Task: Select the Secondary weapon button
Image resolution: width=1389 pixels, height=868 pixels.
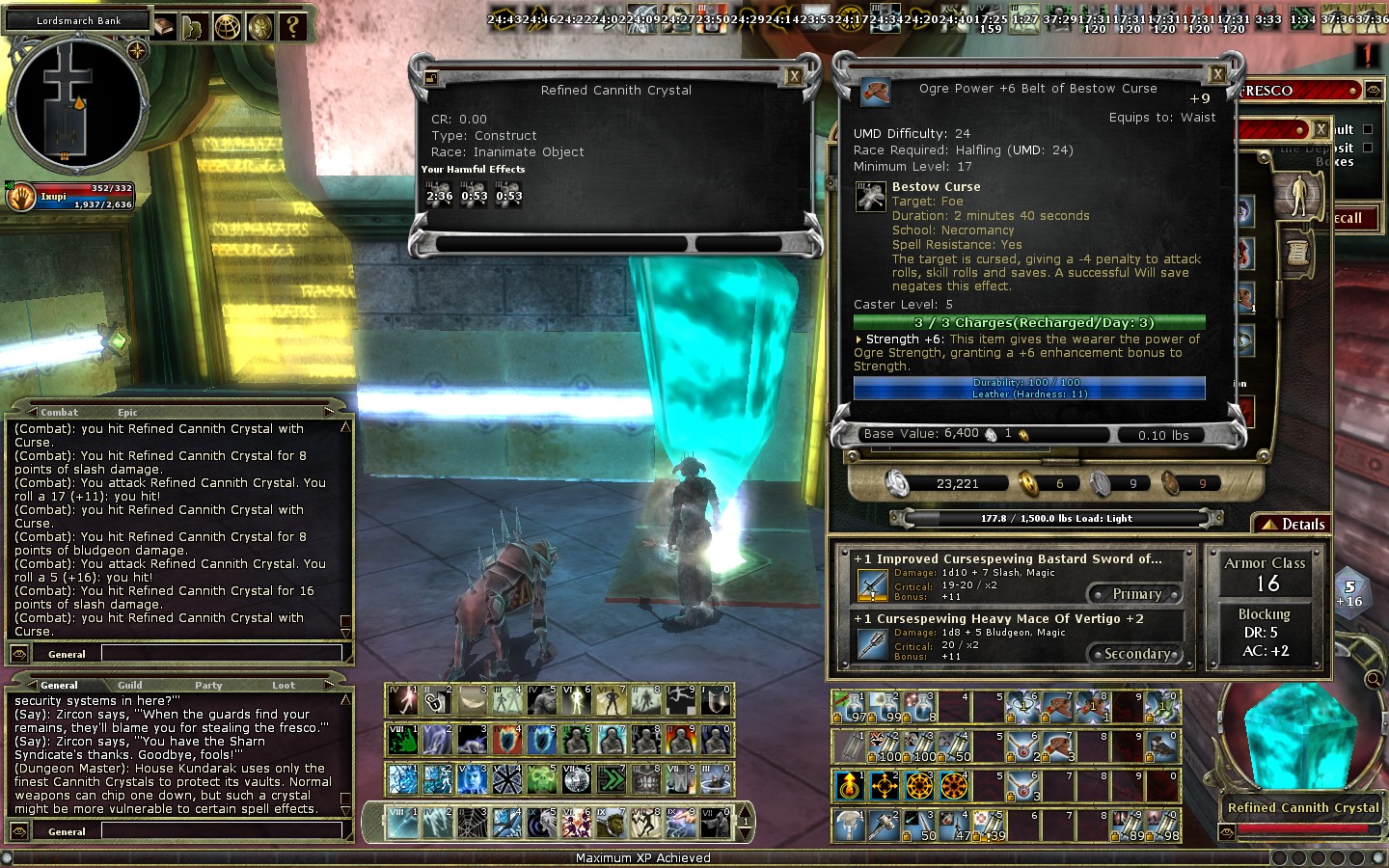Action: [x=1136, y=654]
